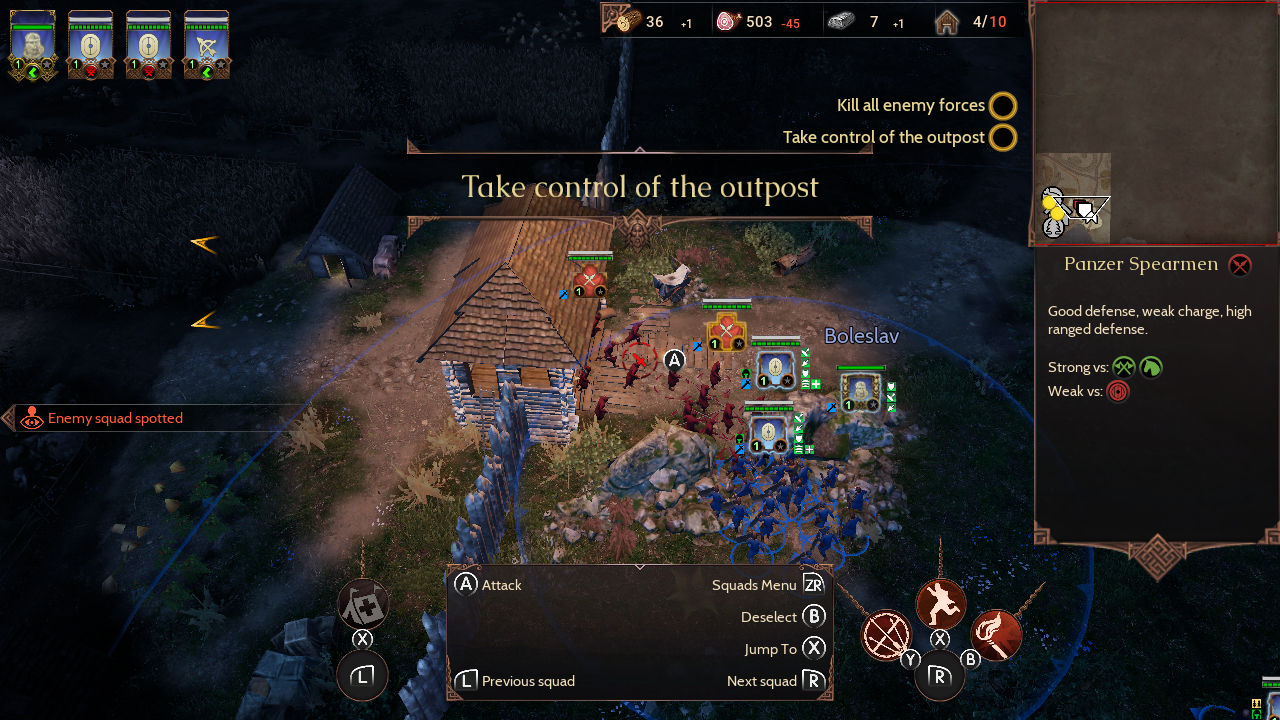
Task: Click the red circle icon beside Weak vs
Action: pos(1118,391)
